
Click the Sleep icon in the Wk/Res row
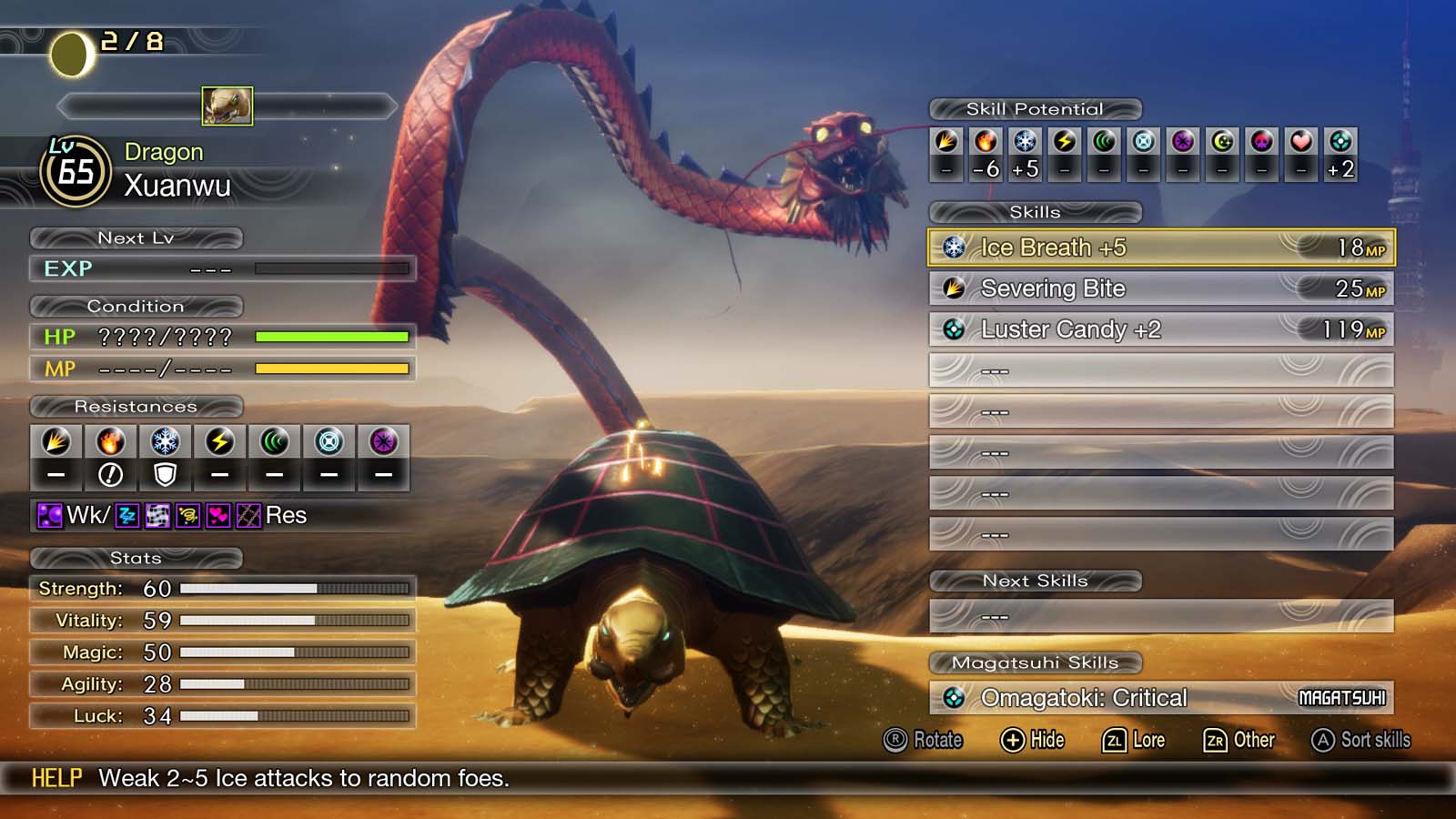point(126,515)
